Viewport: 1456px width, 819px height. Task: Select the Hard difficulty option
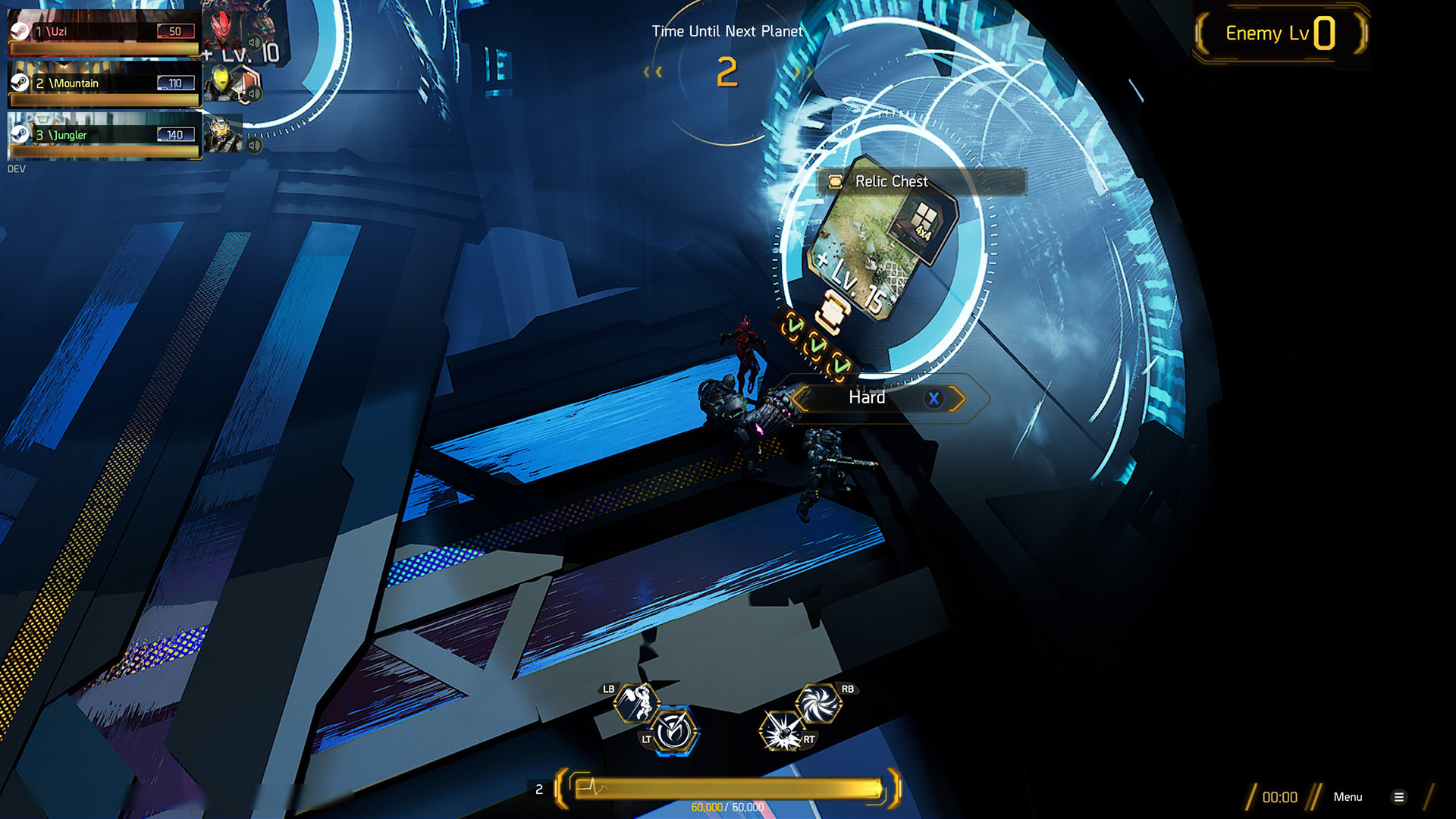[867, 397]
